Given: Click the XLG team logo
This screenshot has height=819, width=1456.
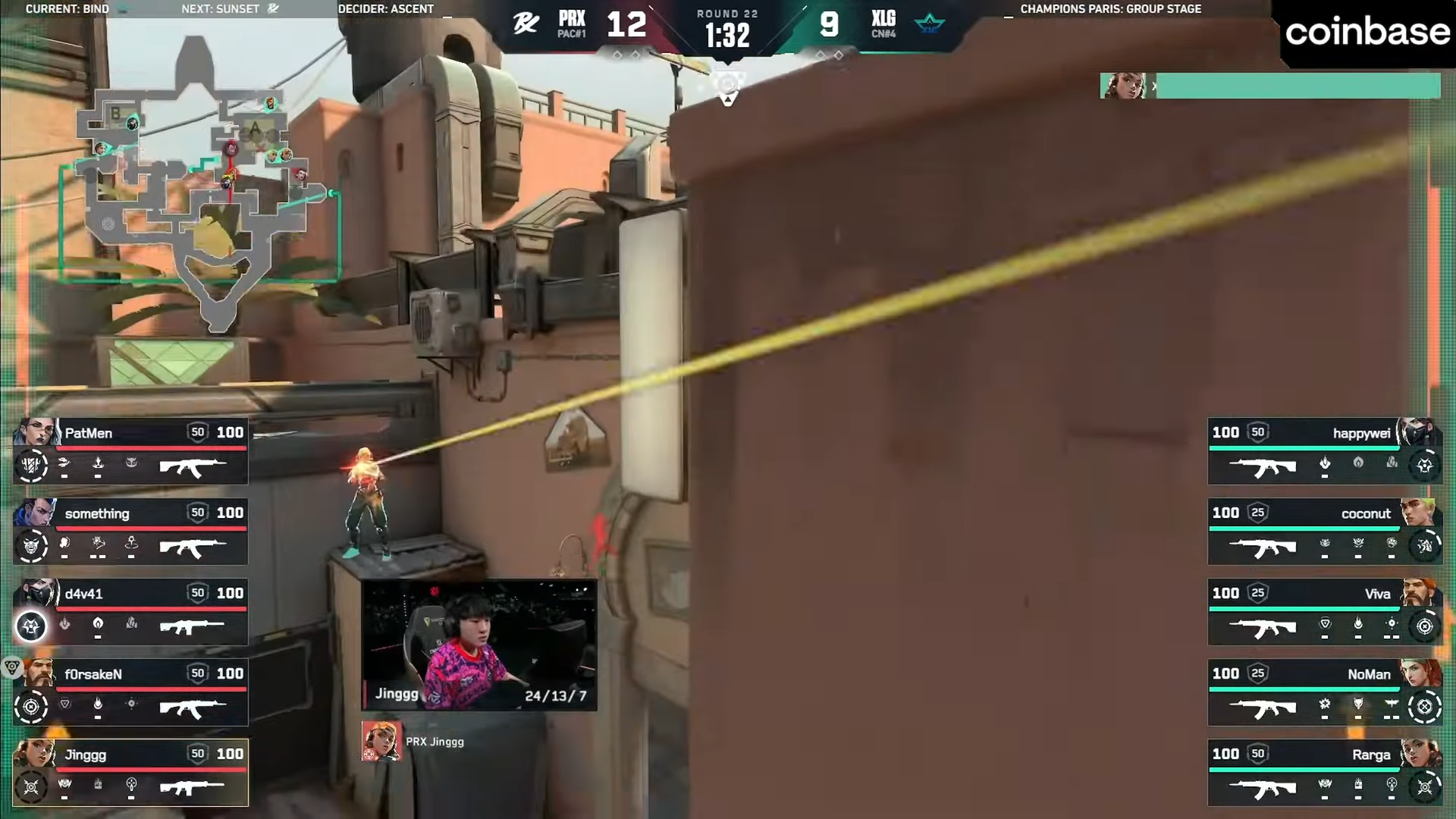Looking at the screenshot, I should pyautogui.click(x=930, y=24).
